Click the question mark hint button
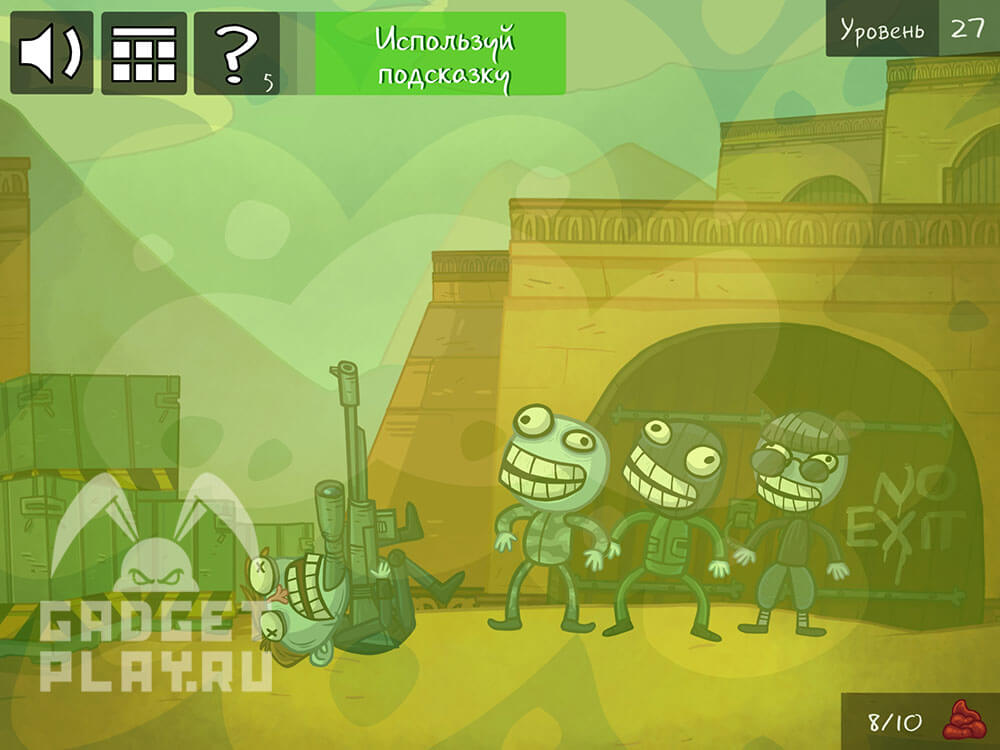 click(237, 53)
